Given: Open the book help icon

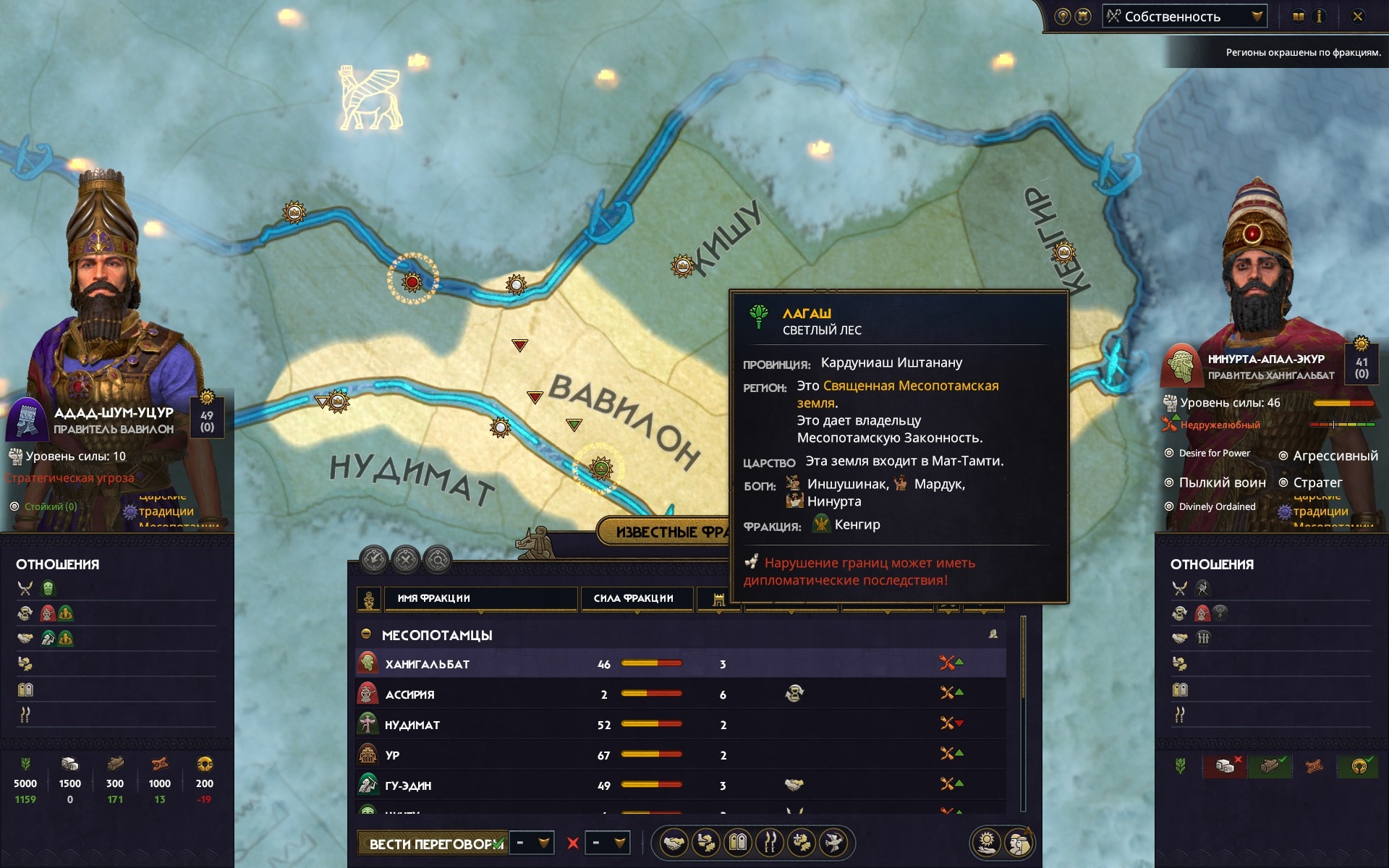Looking at the screenshot, I should tap(1299, 17).
